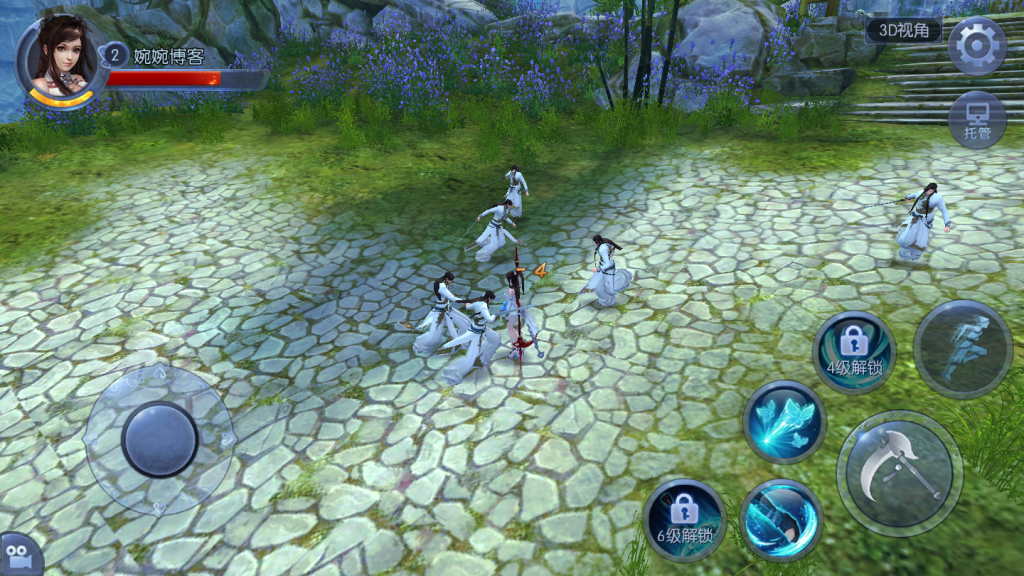This screenshot has width=1024, height=576.
Task: Activate the dash dodge skill
Action: click(963, 349)
